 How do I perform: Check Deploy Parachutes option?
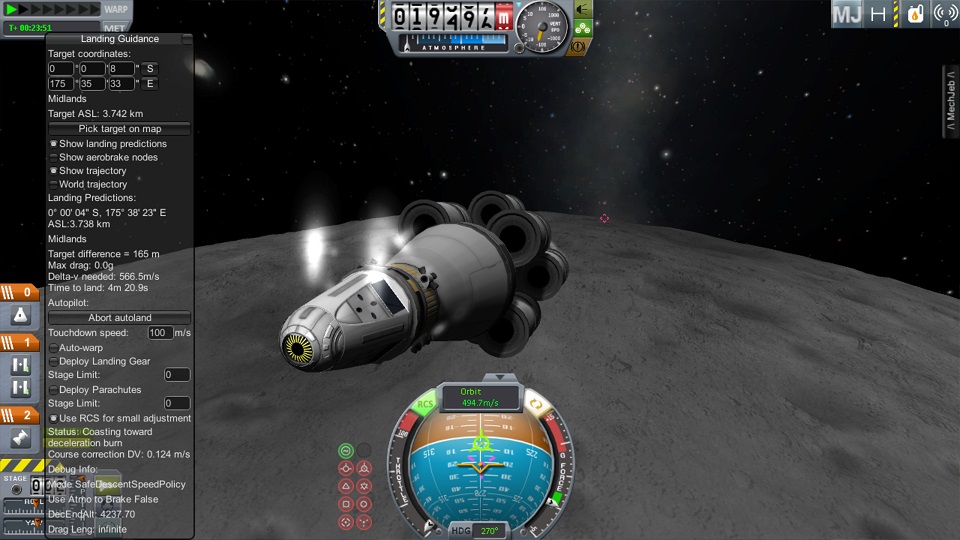53,390
